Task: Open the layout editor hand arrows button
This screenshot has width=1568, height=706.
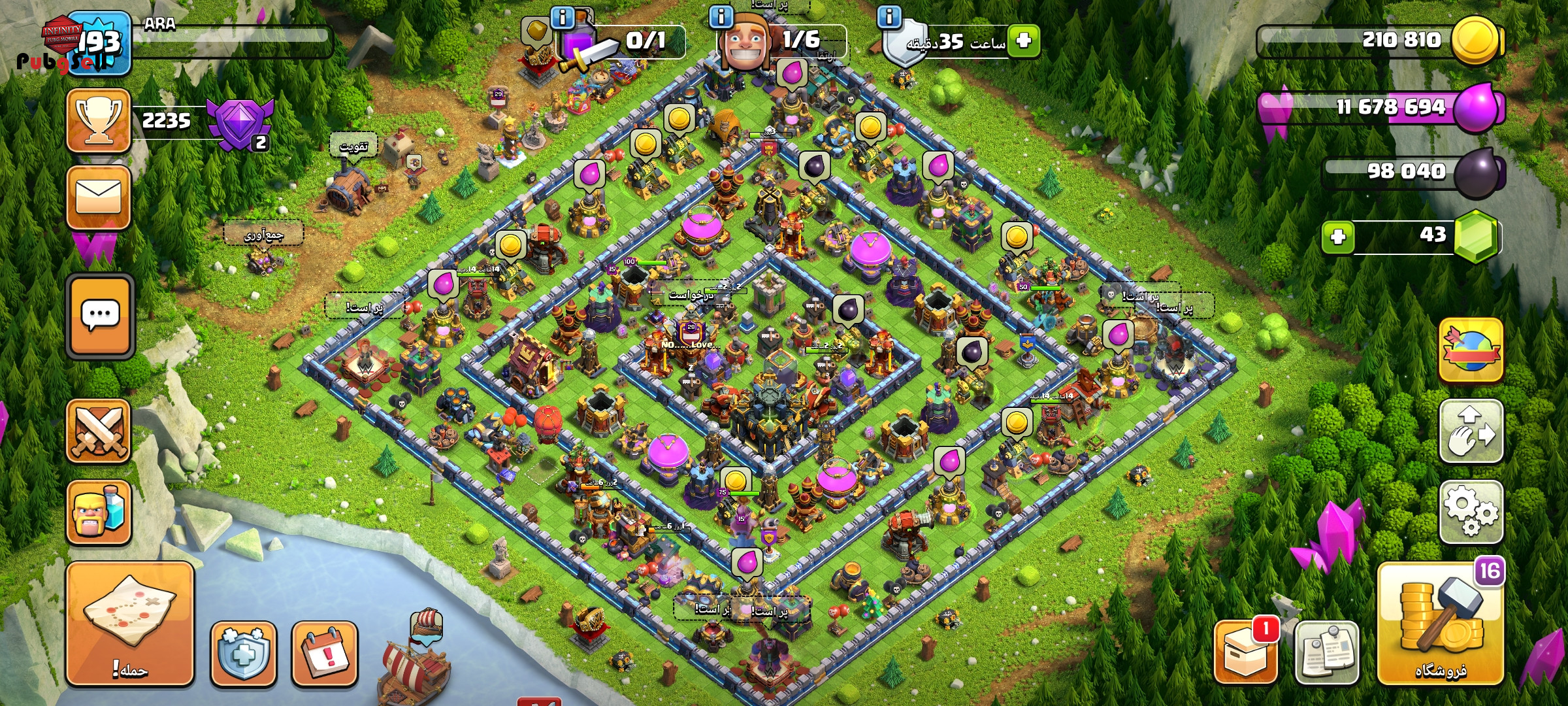Action: point(1471,431)
